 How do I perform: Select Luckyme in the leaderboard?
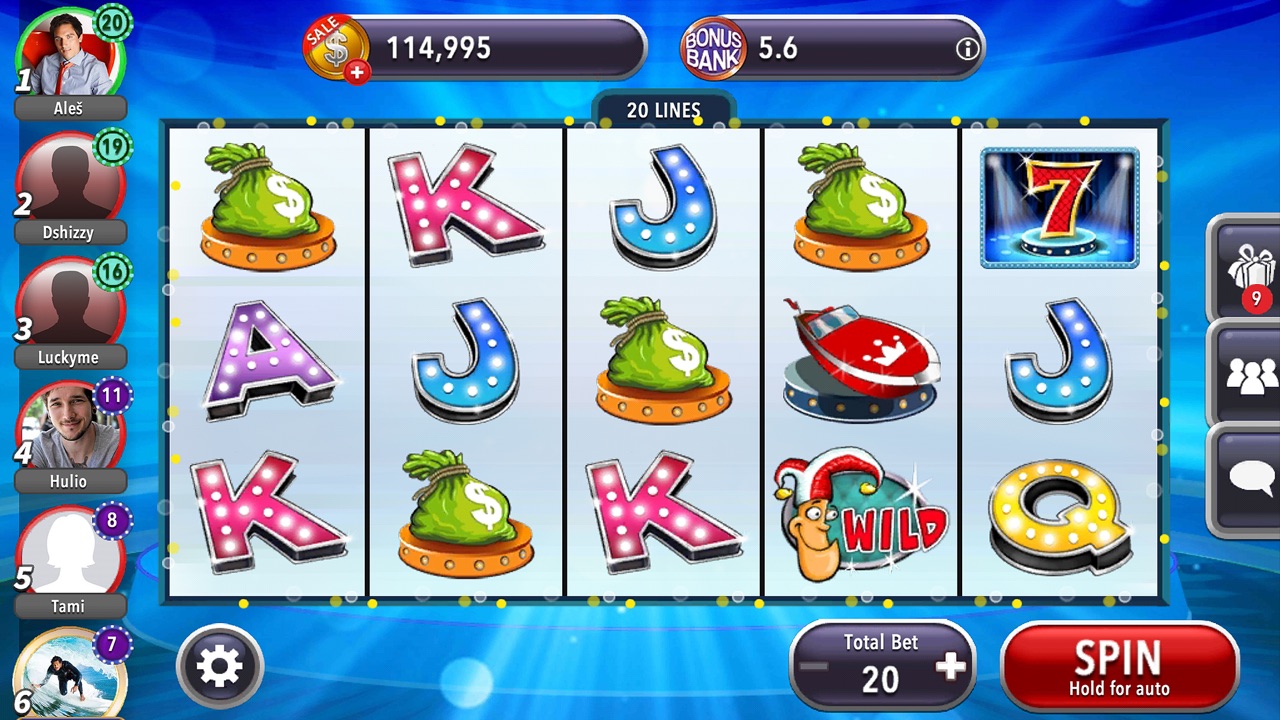pos(70,305)
